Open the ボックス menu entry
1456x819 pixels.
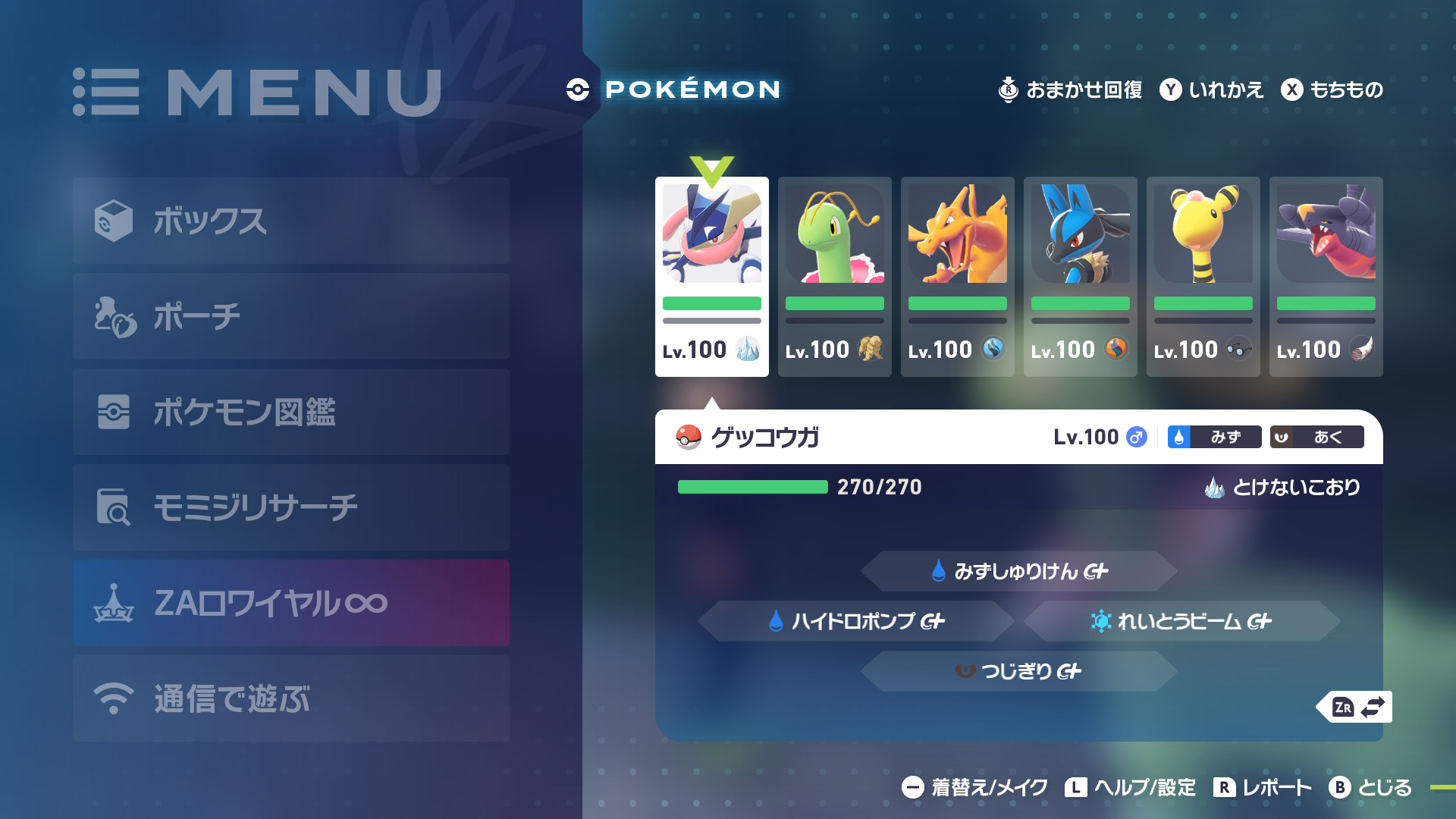click(290, 221)
